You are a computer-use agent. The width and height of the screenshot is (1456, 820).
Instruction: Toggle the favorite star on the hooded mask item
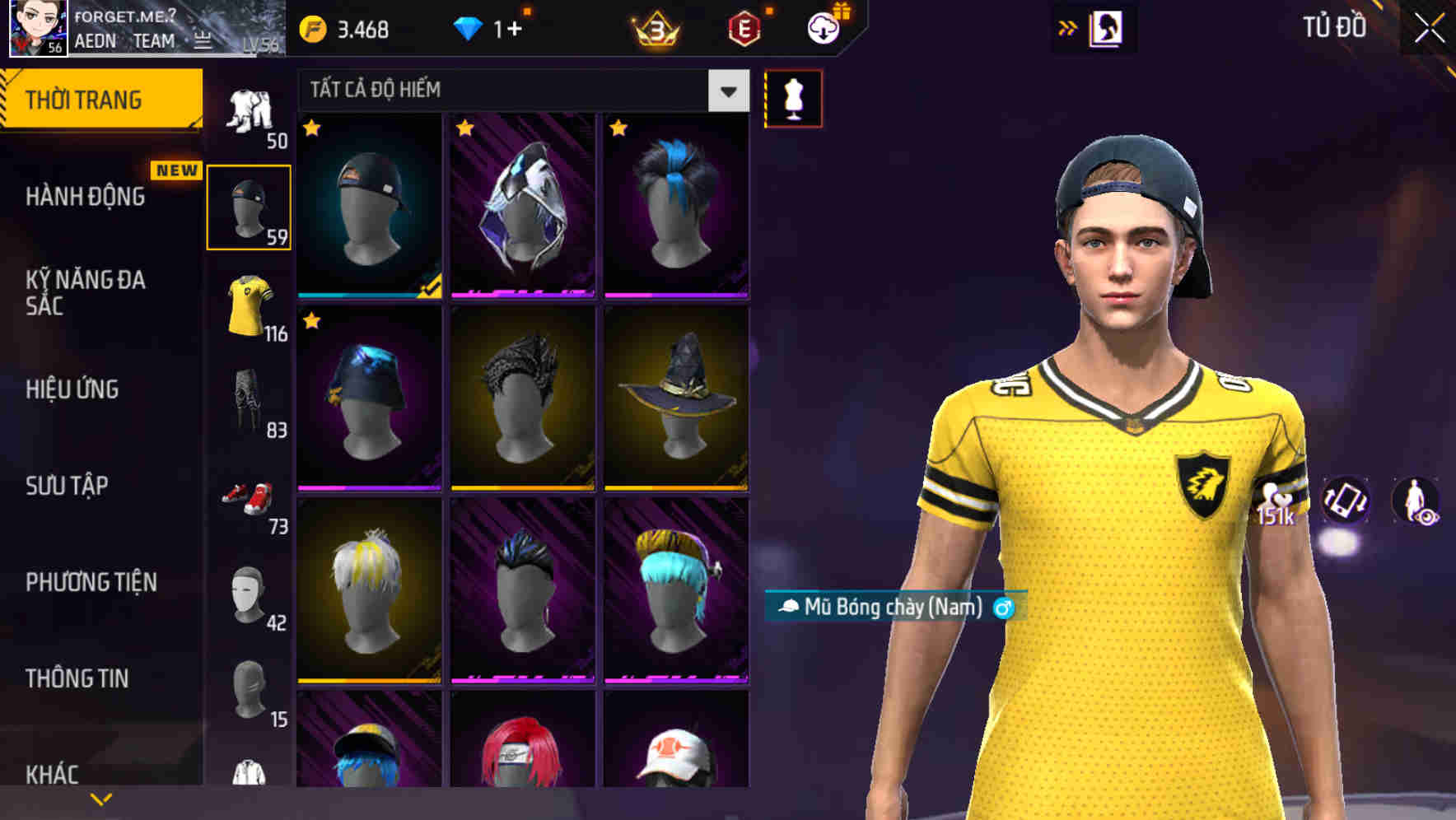pos(465,129)
